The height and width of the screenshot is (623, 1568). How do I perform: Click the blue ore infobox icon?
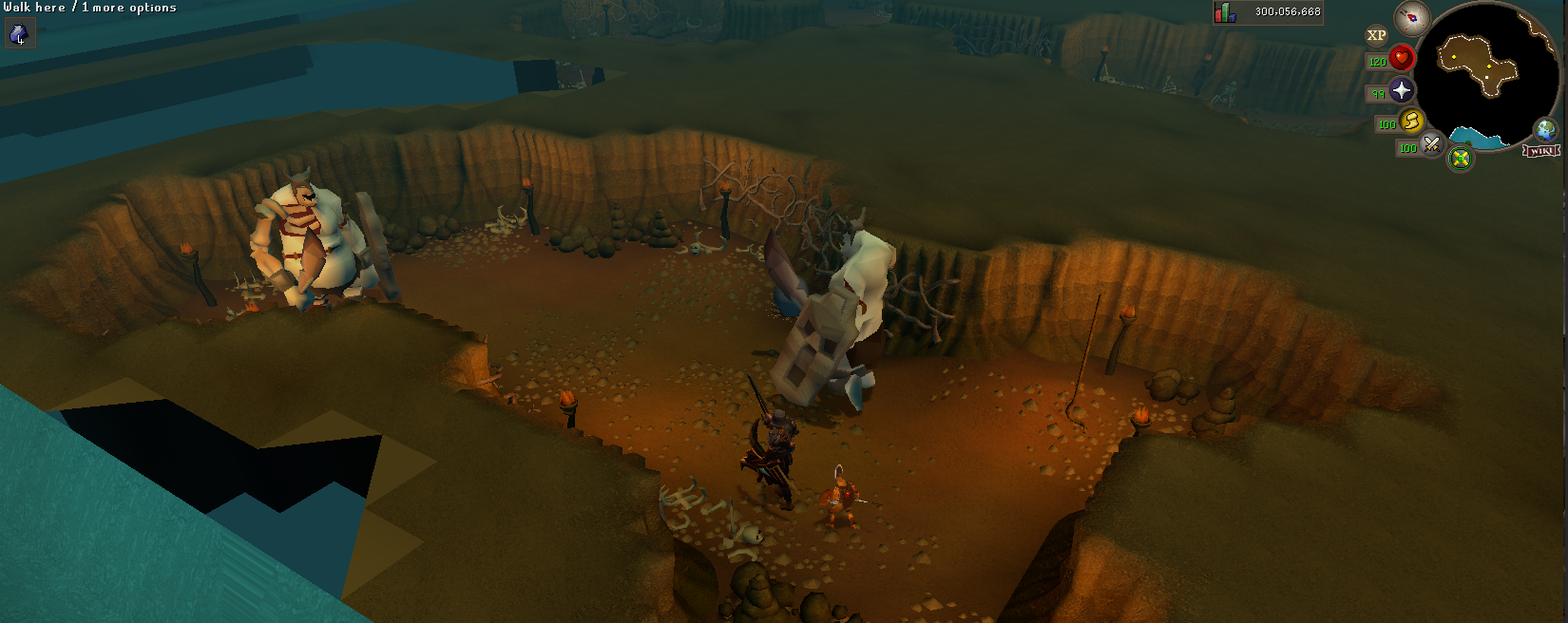click(18, 35)
